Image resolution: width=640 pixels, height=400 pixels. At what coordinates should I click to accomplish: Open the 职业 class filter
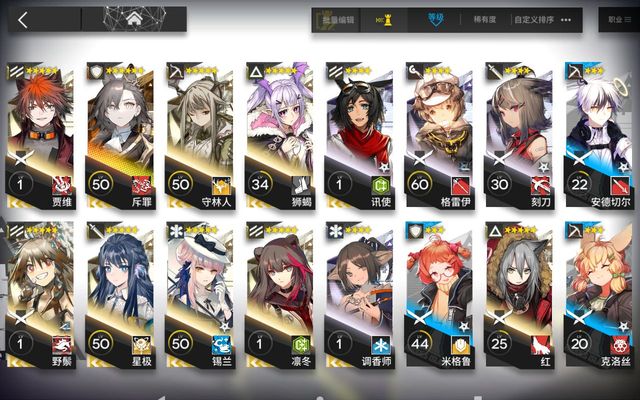point(616,19)
